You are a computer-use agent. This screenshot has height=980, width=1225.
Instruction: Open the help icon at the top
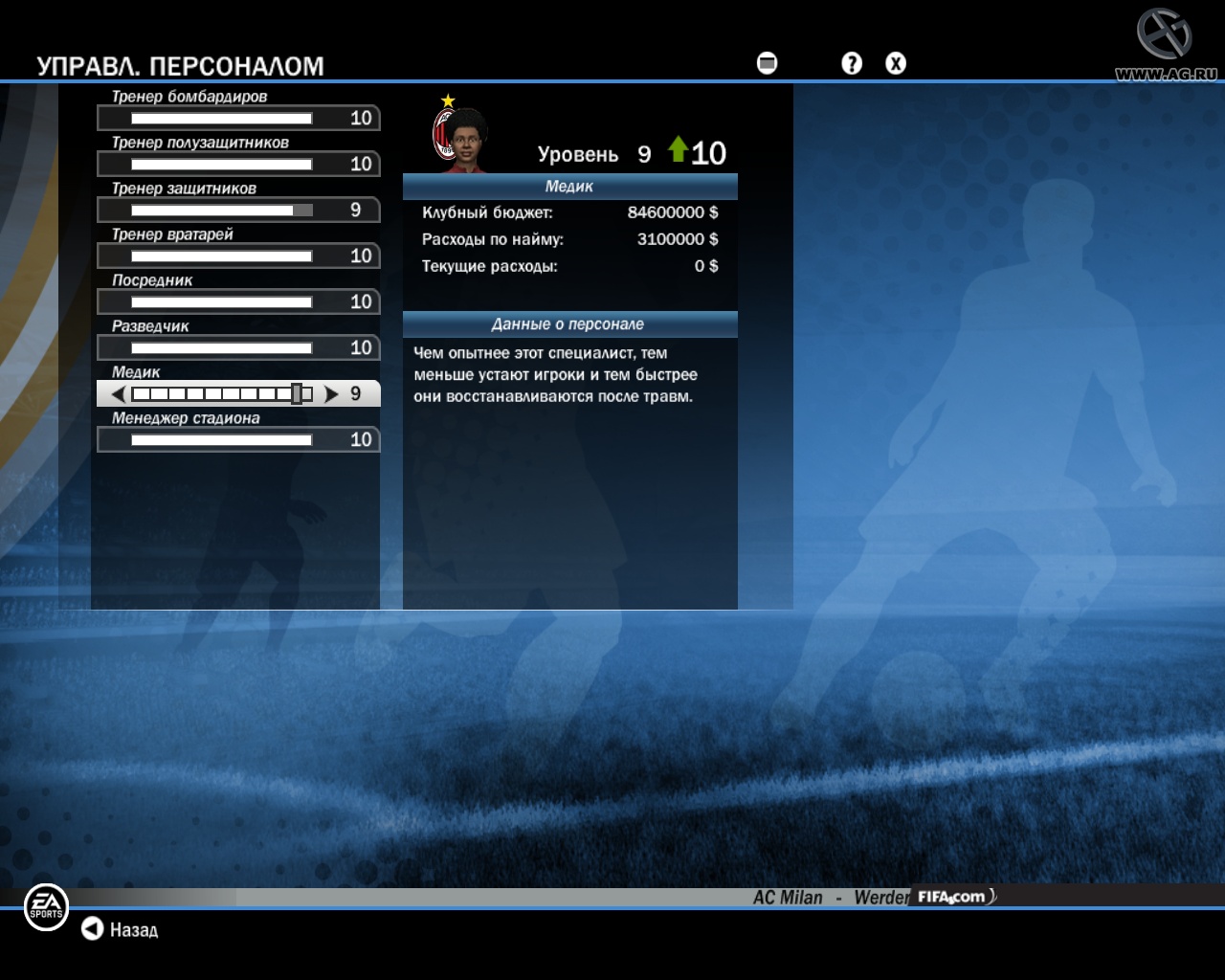coord(851,63)
